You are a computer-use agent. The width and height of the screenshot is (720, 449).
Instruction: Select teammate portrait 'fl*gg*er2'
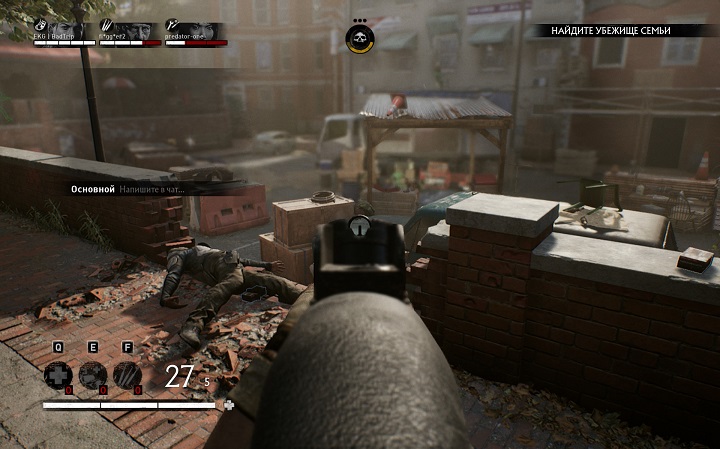click(127, 31)
